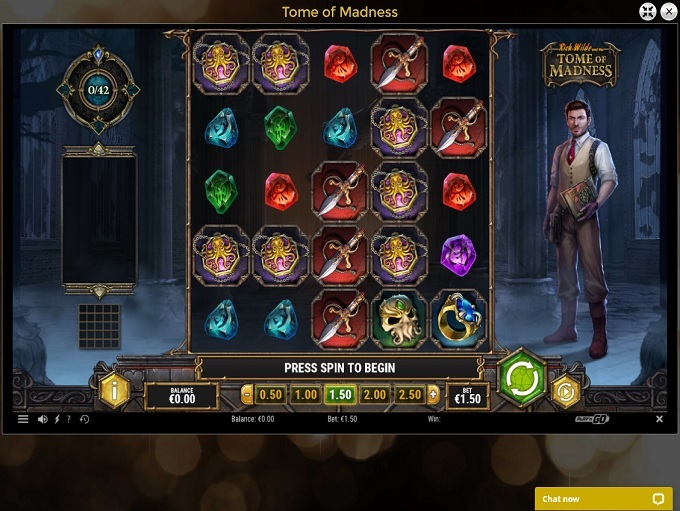Set bet to 0.50

pos(271,395)
